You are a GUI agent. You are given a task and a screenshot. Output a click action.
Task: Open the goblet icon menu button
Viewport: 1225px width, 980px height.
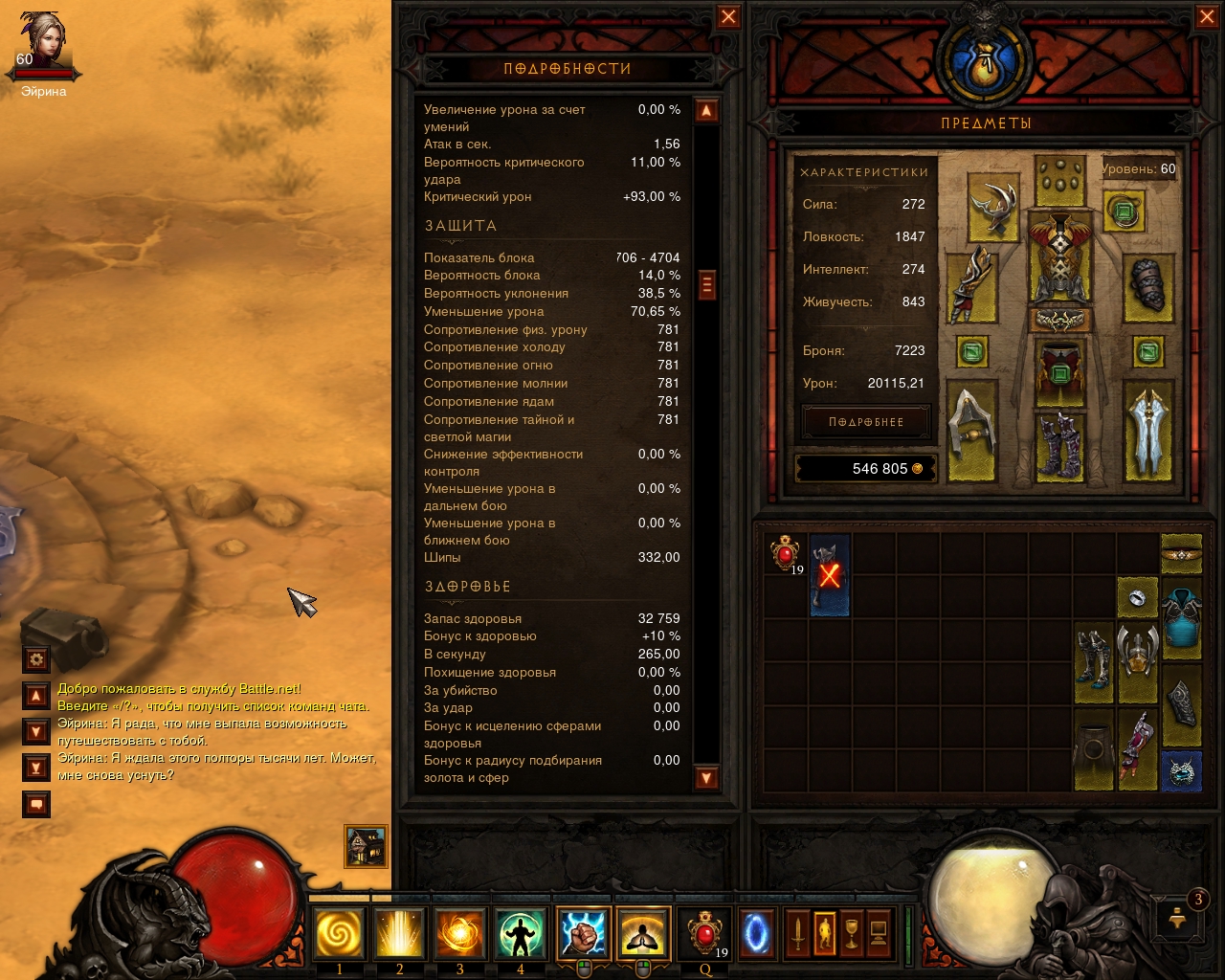click(851, 933)
